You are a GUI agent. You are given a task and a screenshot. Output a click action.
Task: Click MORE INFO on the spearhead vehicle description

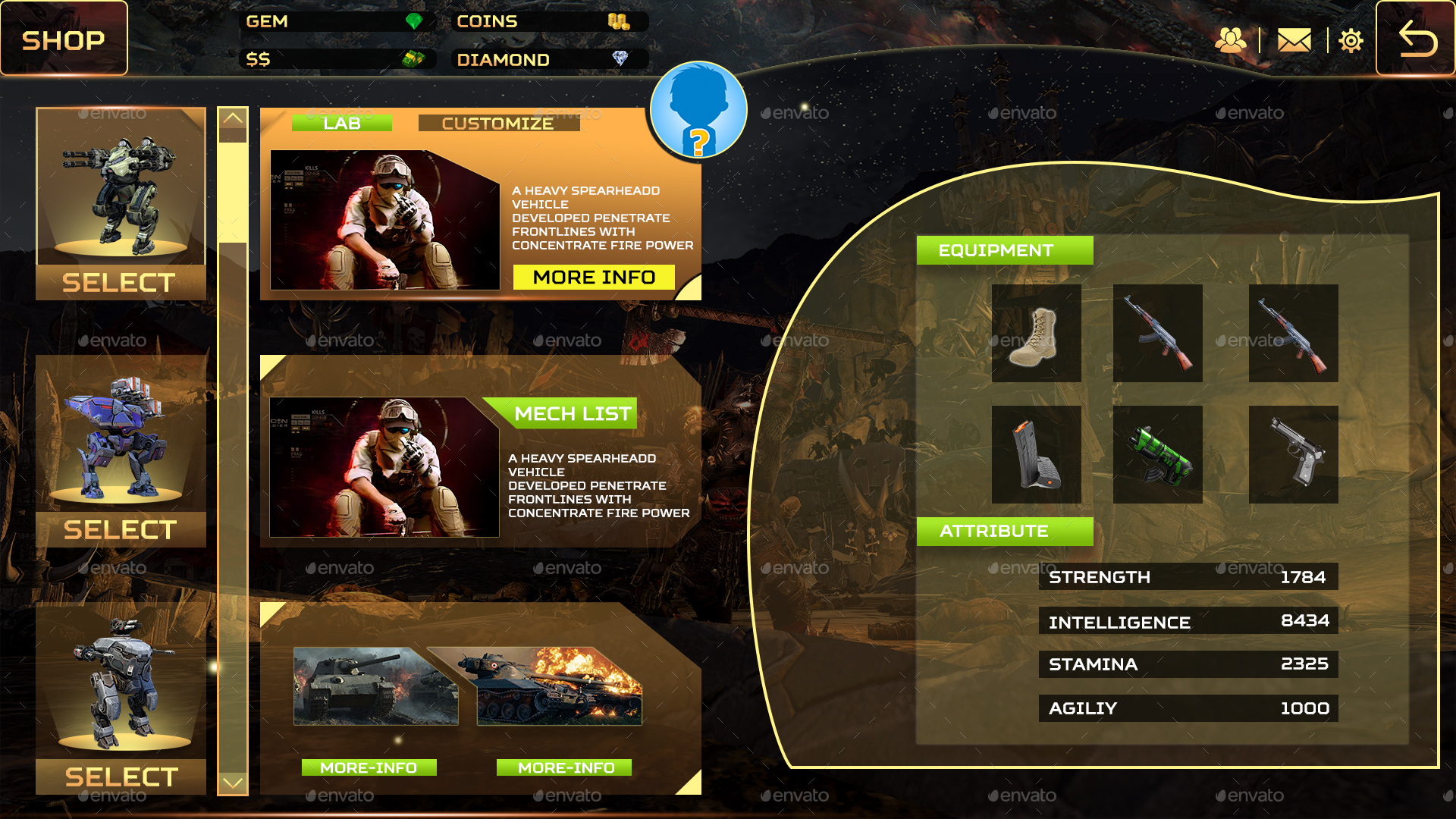tap(594, 277)
